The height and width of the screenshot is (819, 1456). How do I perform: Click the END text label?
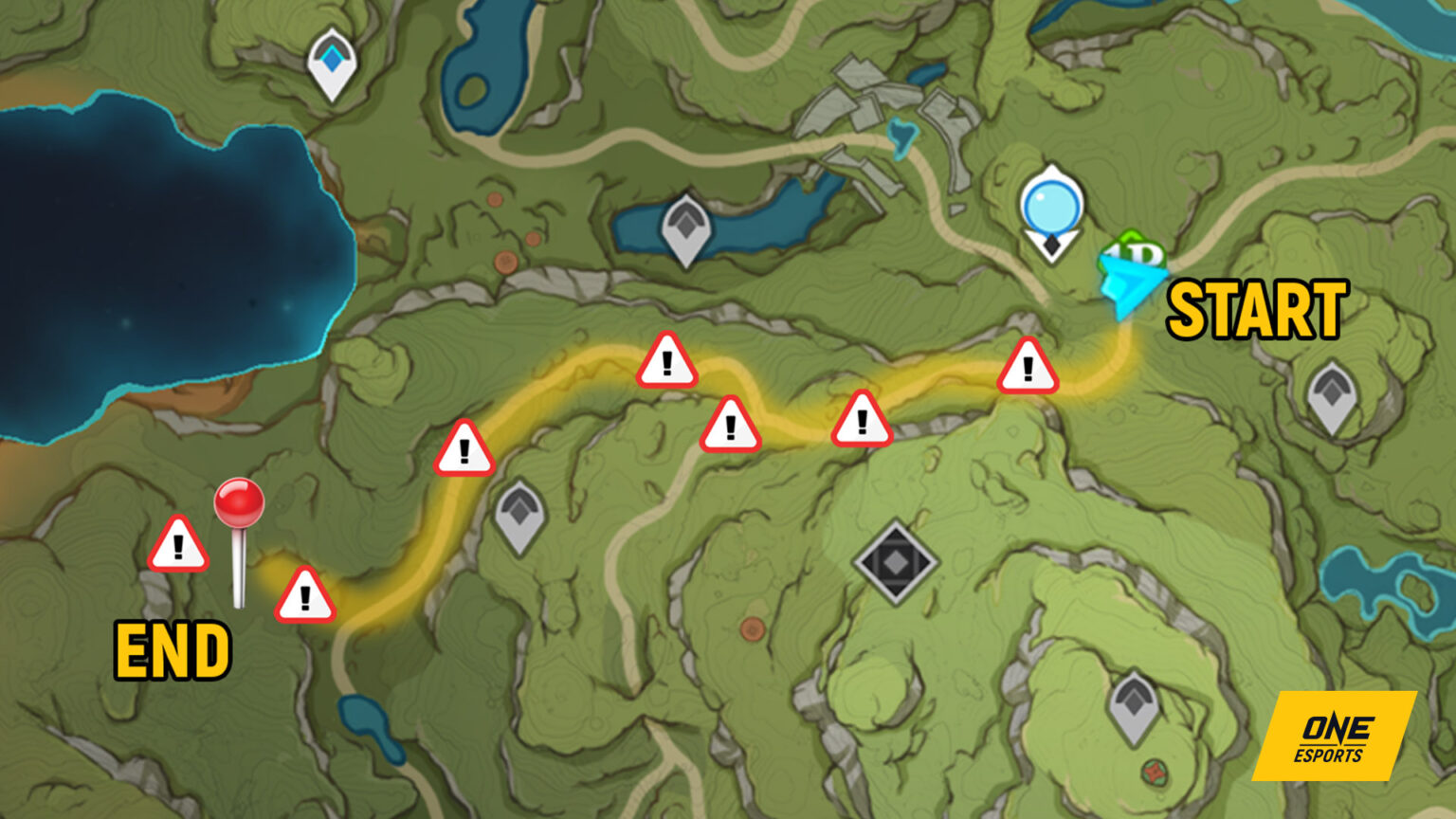[173, 651]
